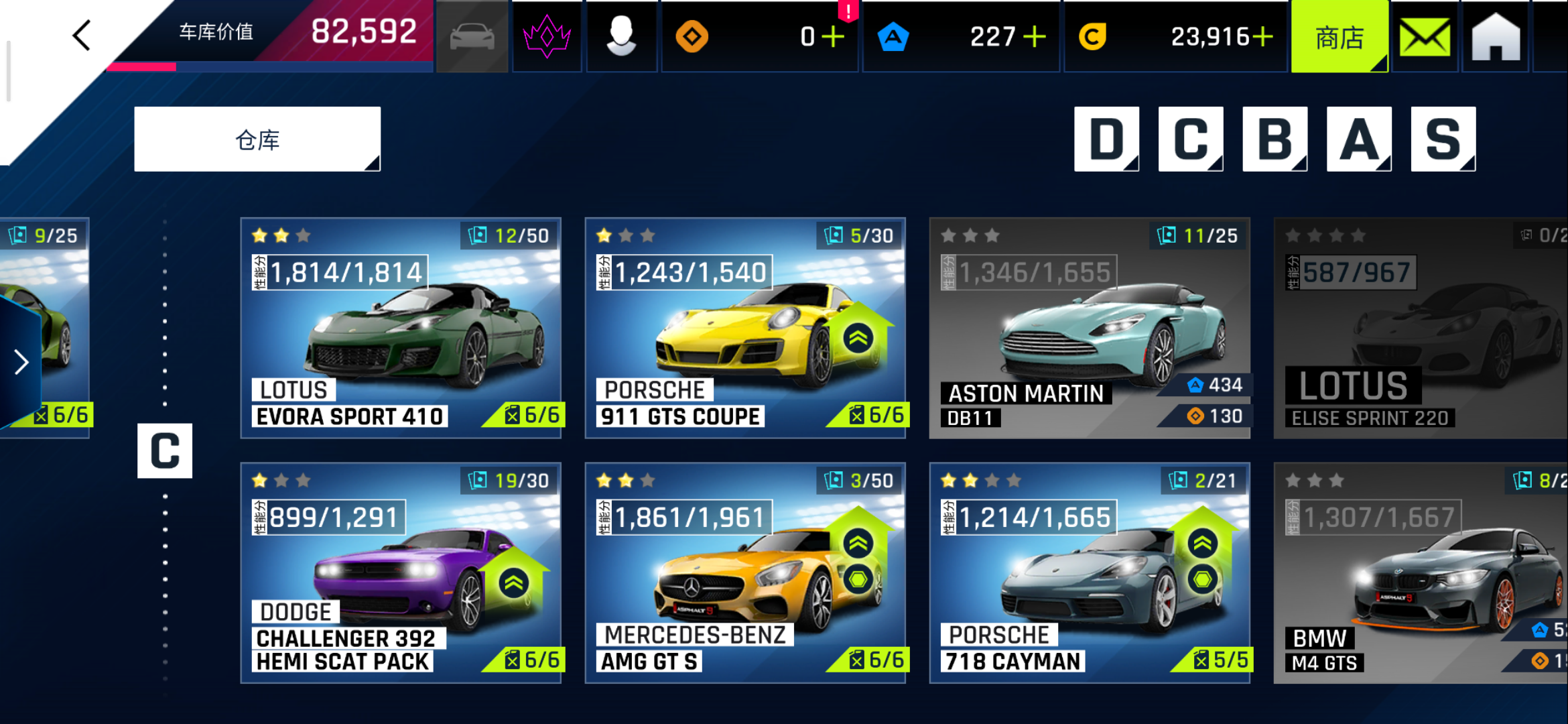Image resolution: width=1568 pixels, height=724 pixels.
Task: Select the Lotus Evora Sport 410 card
Action: [401, 328]
